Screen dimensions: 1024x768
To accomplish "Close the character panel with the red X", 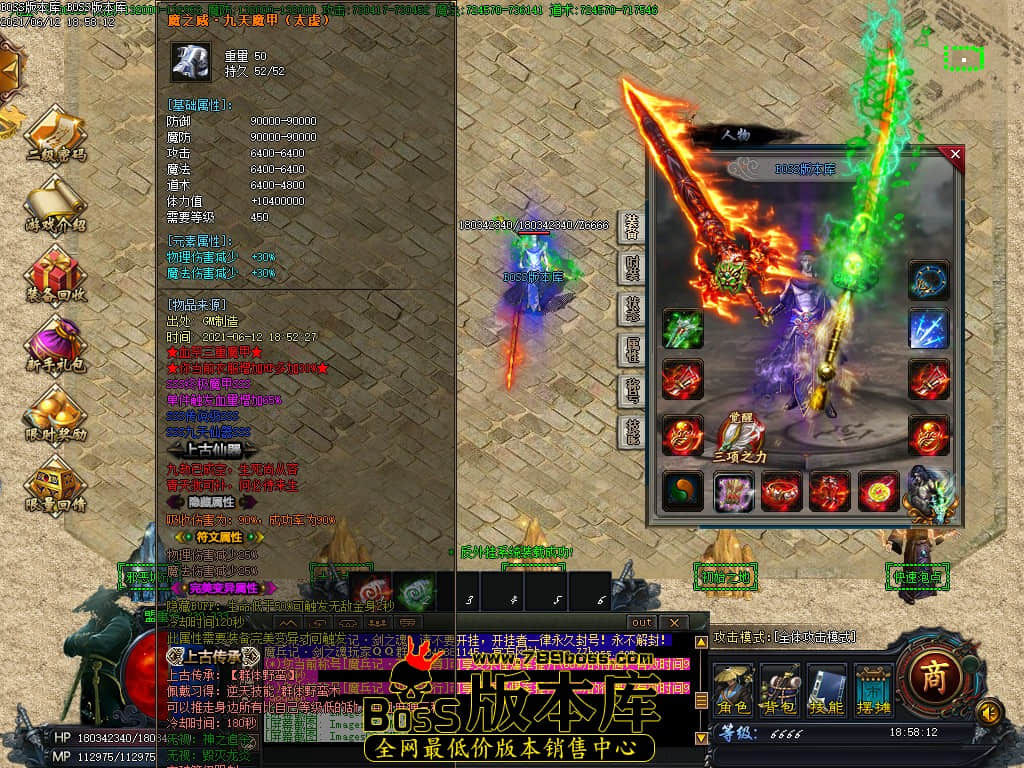I will [955, 155].
